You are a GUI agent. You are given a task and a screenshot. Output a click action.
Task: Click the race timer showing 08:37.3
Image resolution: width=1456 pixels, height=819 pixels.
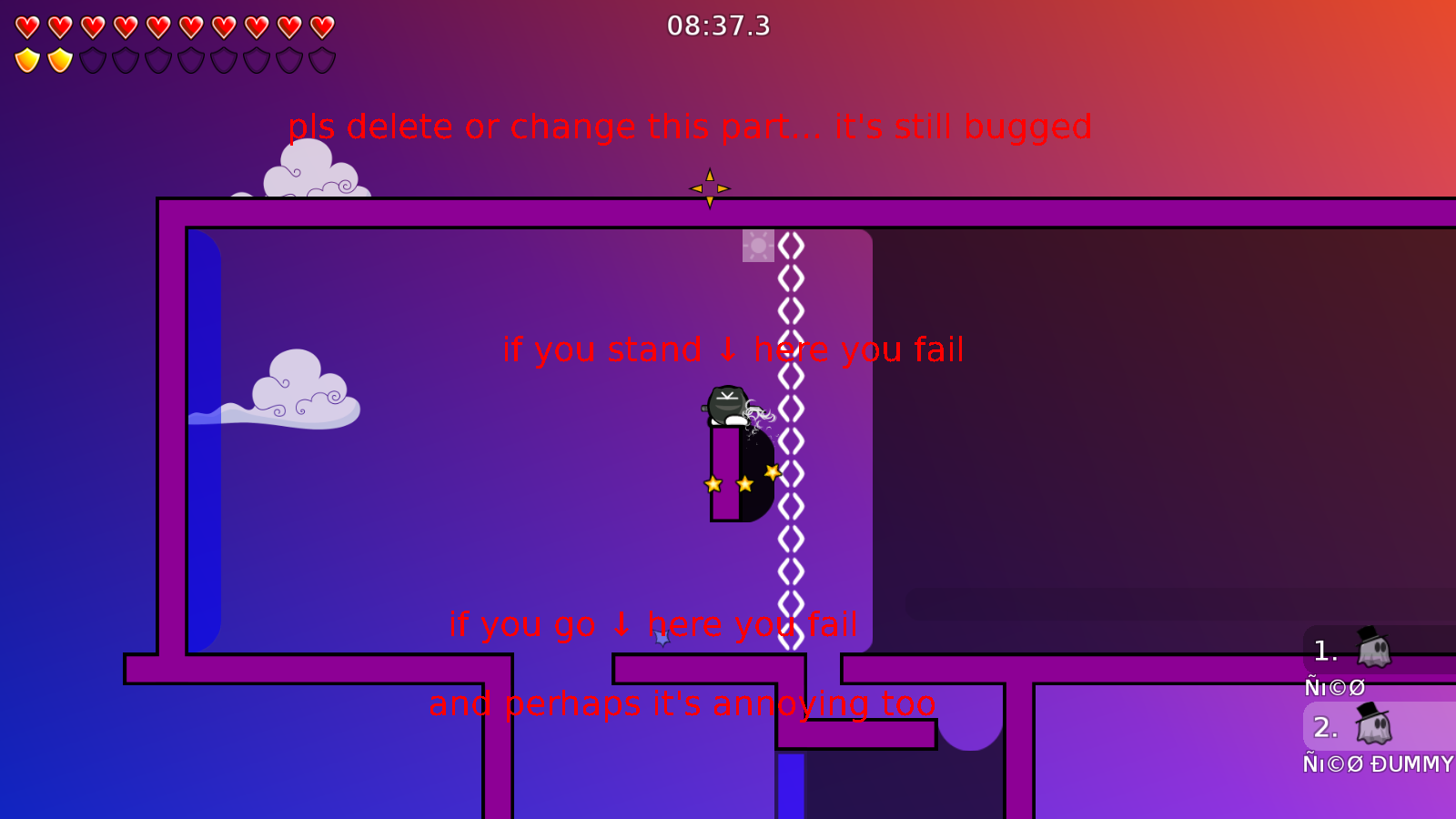718,26
